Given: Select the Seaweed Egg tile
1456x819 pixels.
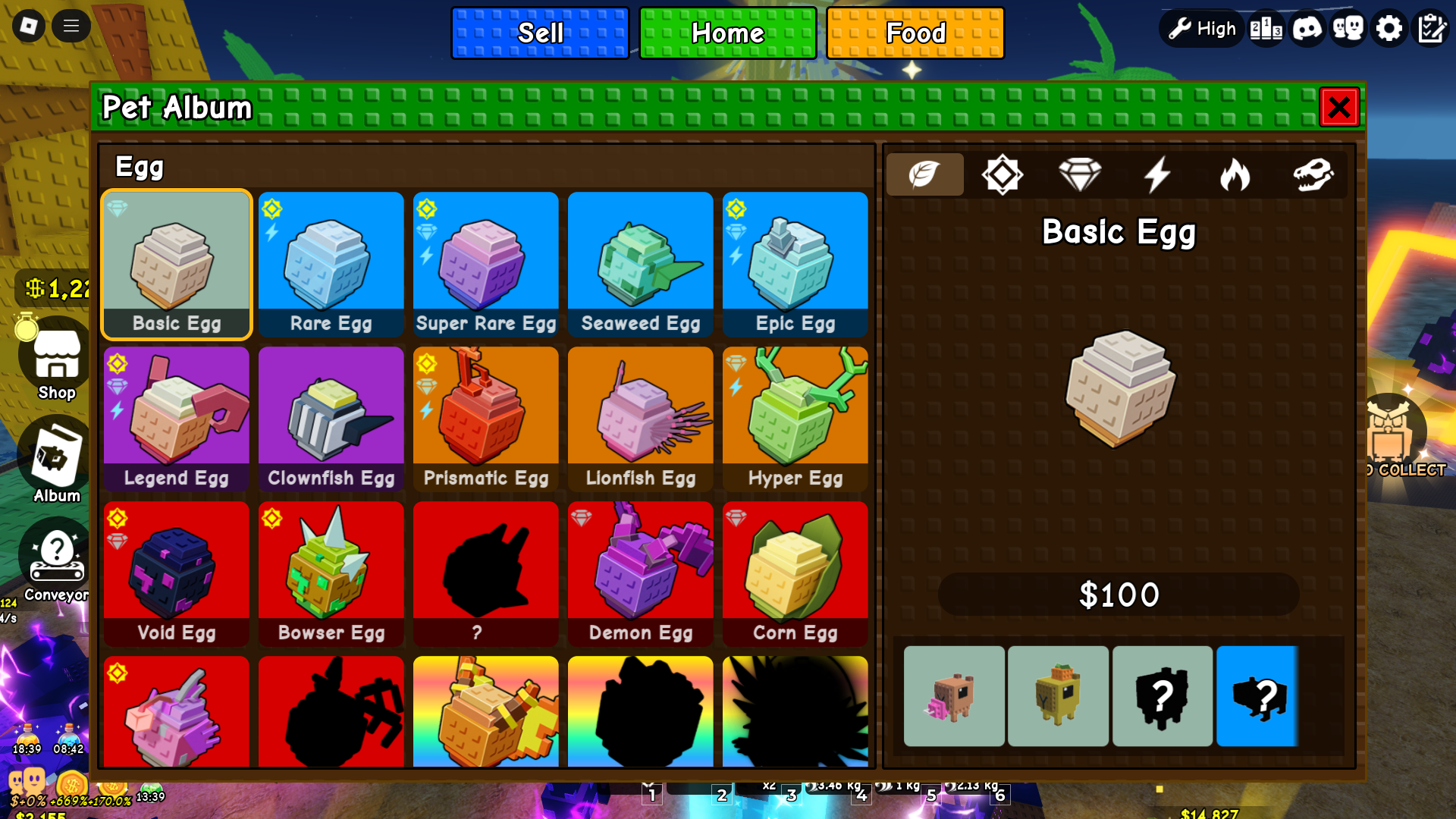Looking at the screenshot, I should 640,264.
